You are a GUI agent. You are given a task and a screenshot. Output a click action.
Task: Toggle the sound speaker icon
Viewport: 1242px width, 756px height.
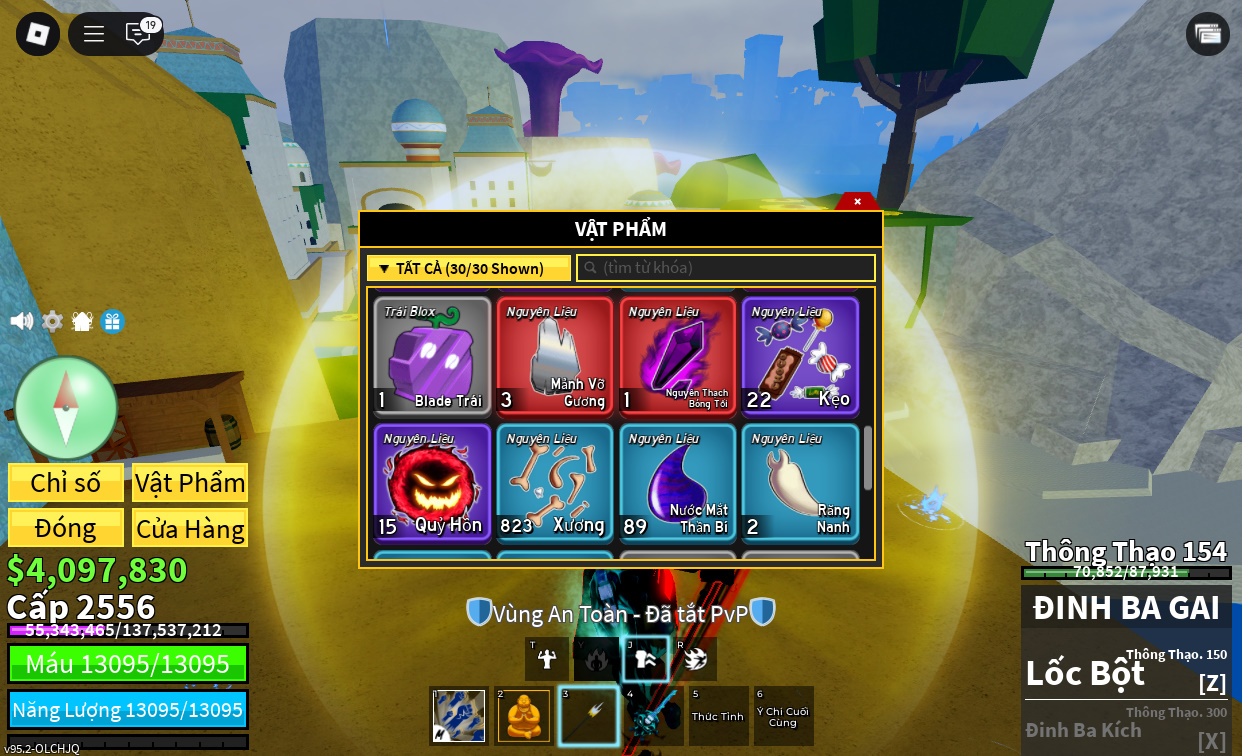[21, 321]
